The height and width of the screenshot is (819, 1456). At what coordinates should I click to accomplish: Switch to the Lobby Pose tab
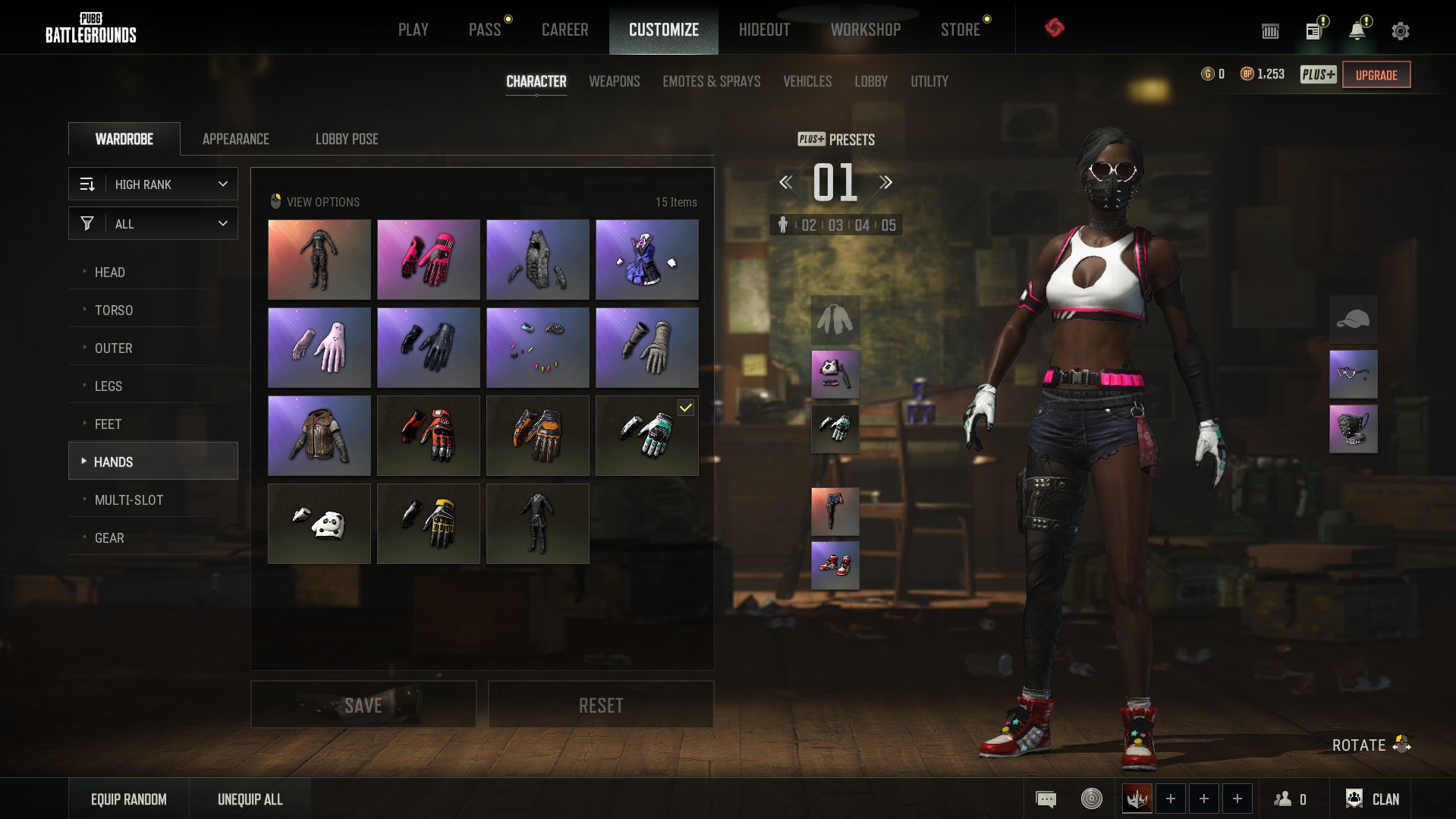346,139
